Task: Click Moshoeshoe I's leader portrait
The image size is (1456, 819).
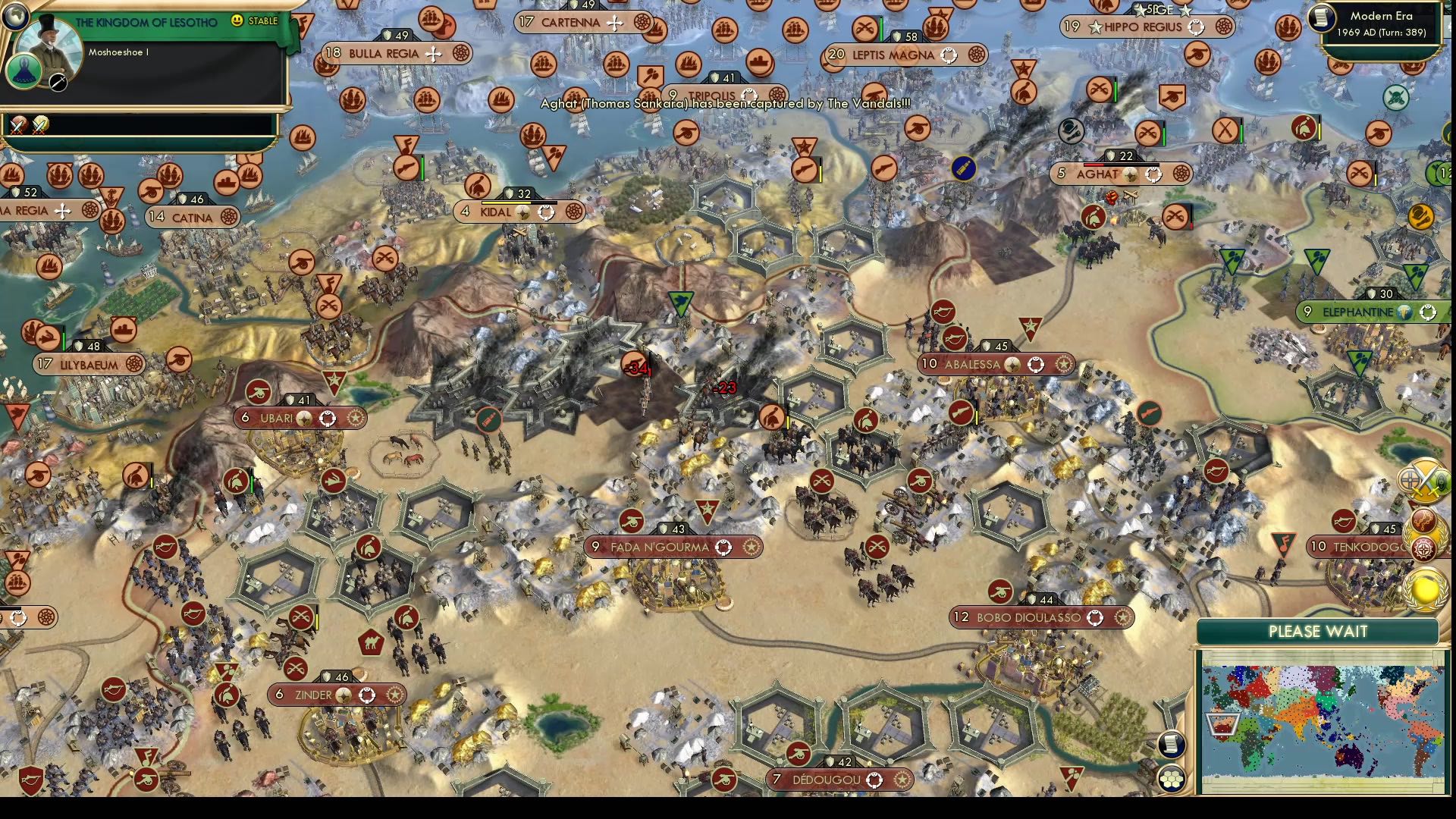Action: pyautogui.click(x=50, y=46)
